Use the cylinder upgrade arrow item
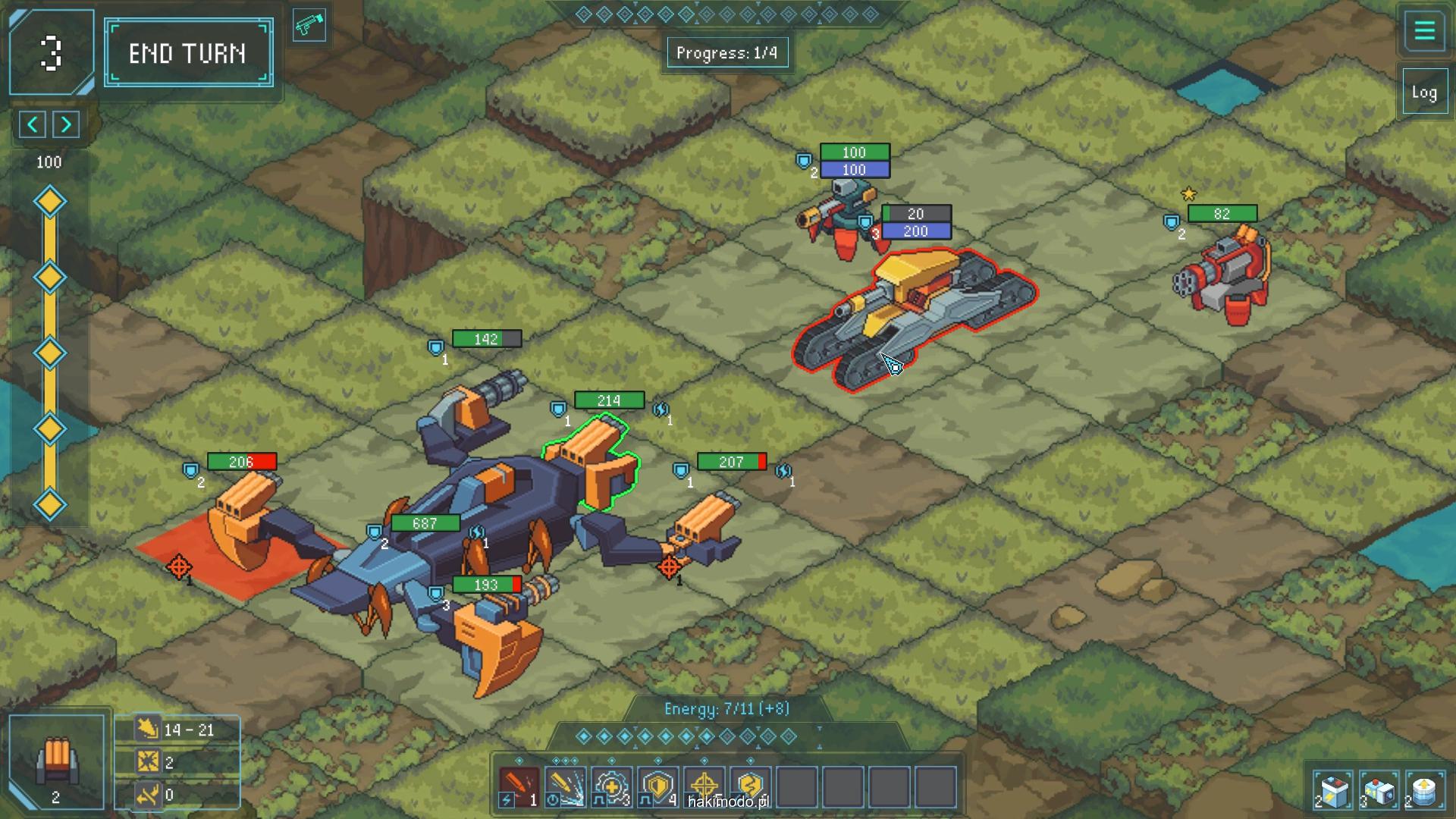 tap(1424, 791)
